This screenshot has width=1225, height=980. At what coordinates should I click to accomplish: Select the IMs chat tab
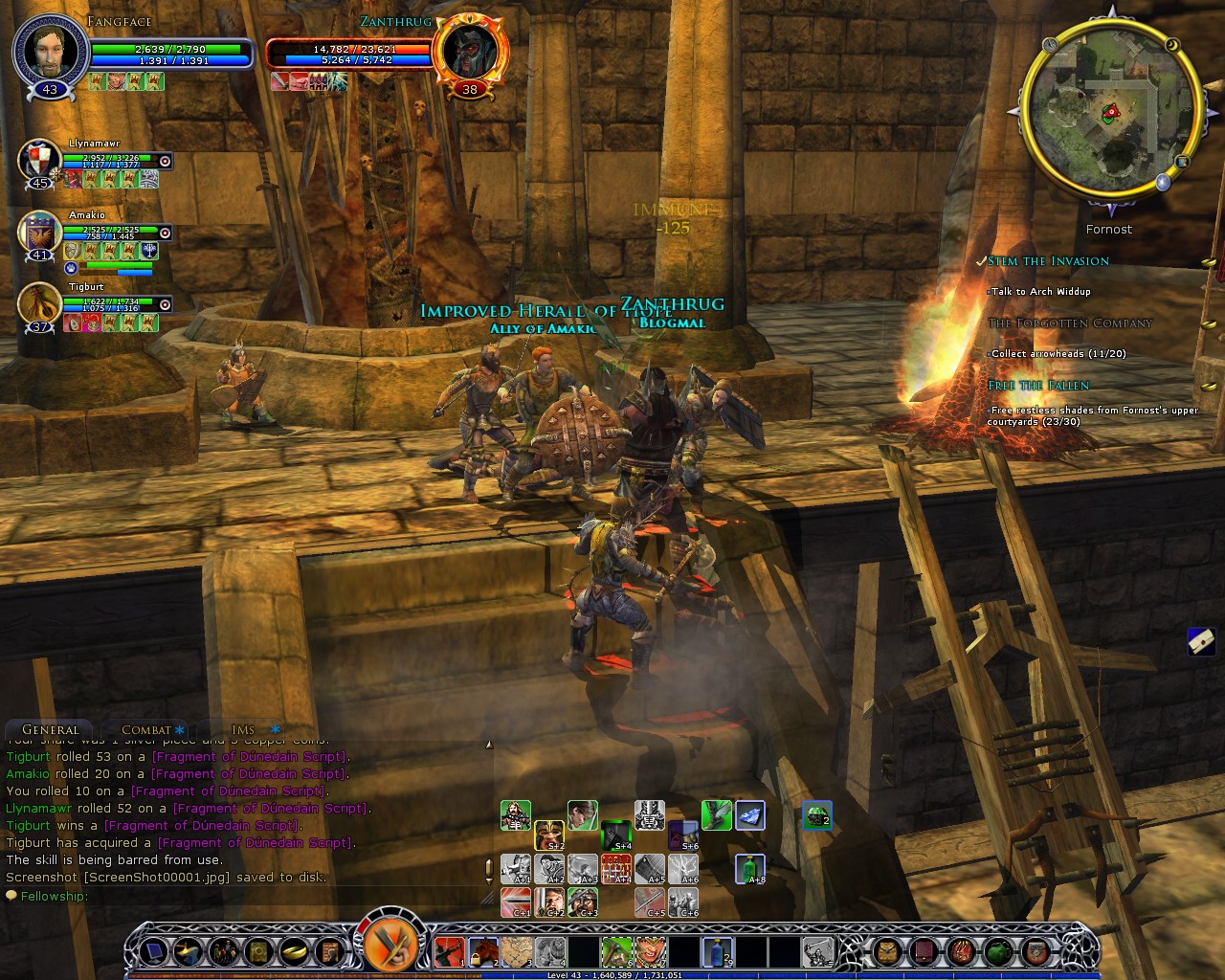coord(243,729)
